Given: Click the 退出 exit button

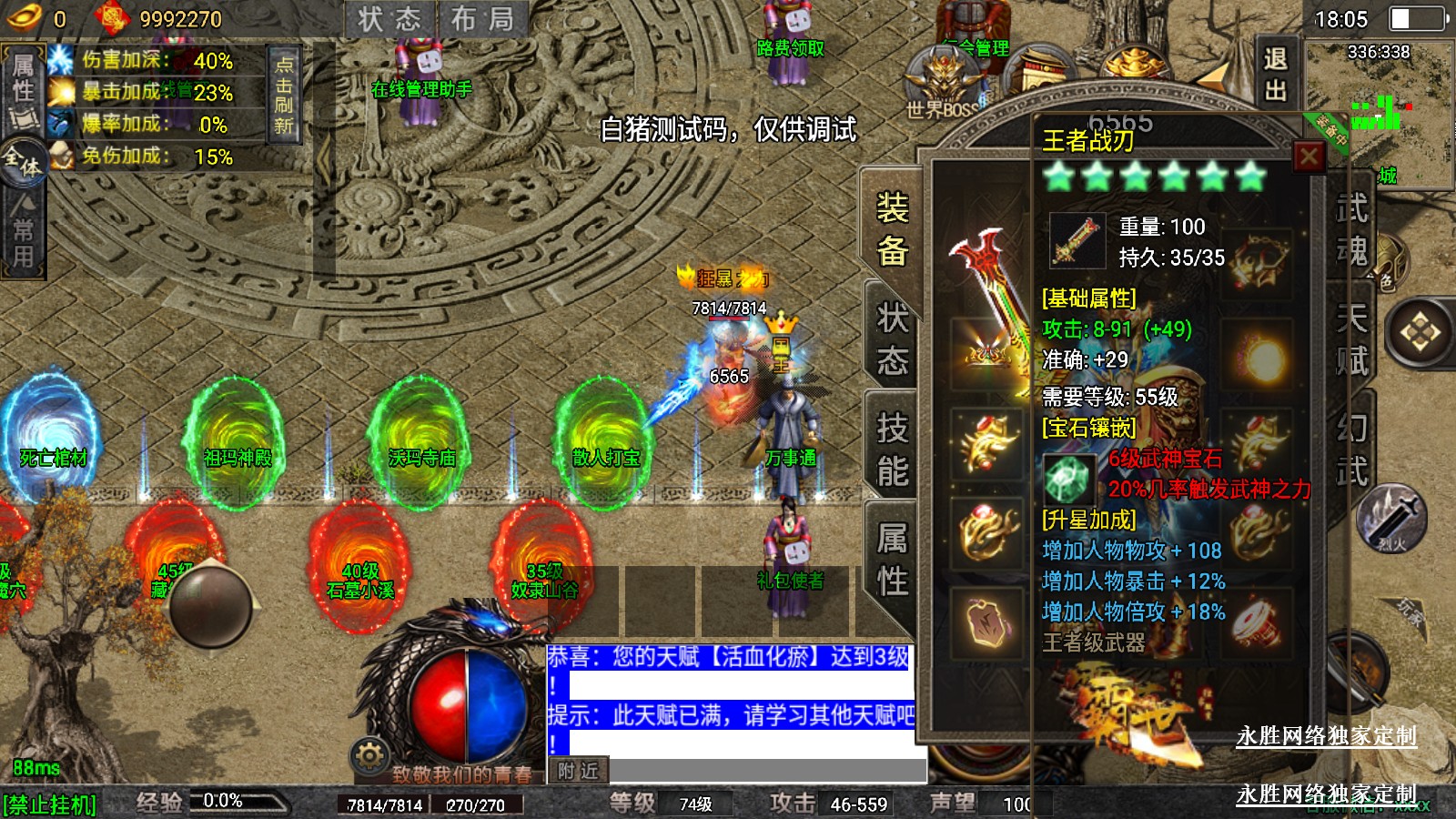Looking at the screenshot, I should click(1275, 75).
